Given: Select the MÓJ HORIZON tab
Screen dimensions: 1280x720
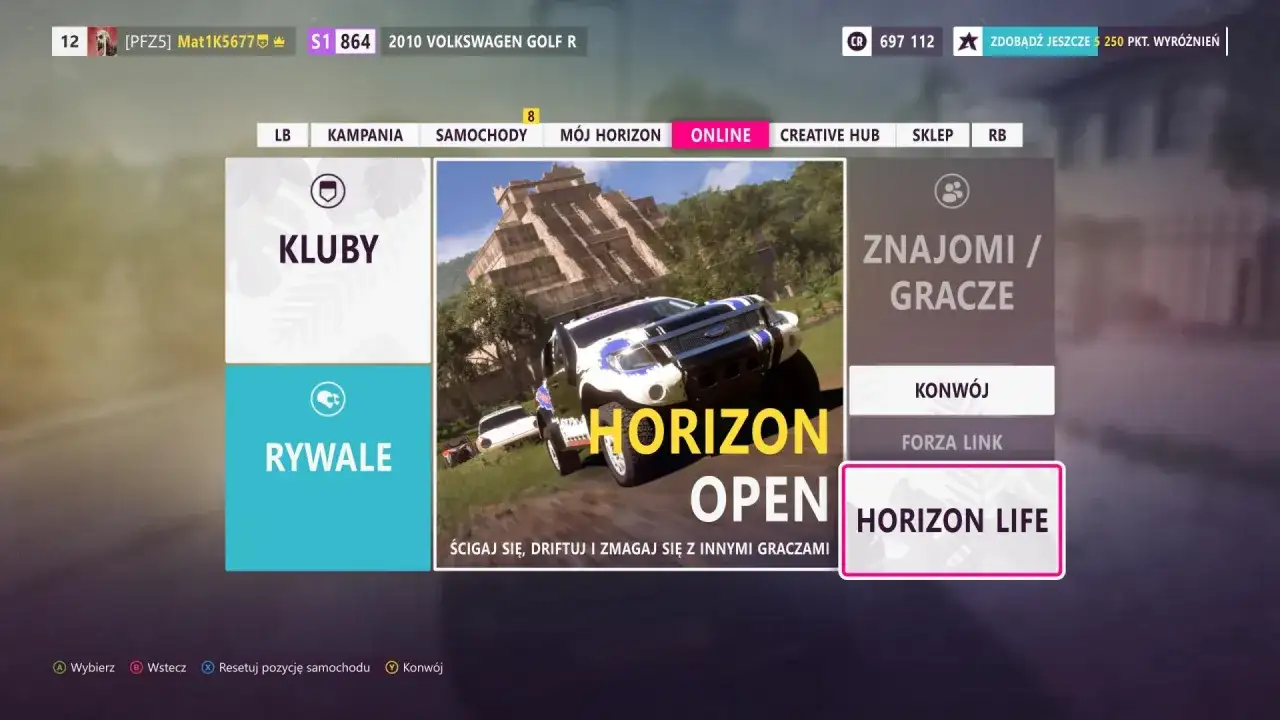Looking at the screenshot, I should 609,134.
